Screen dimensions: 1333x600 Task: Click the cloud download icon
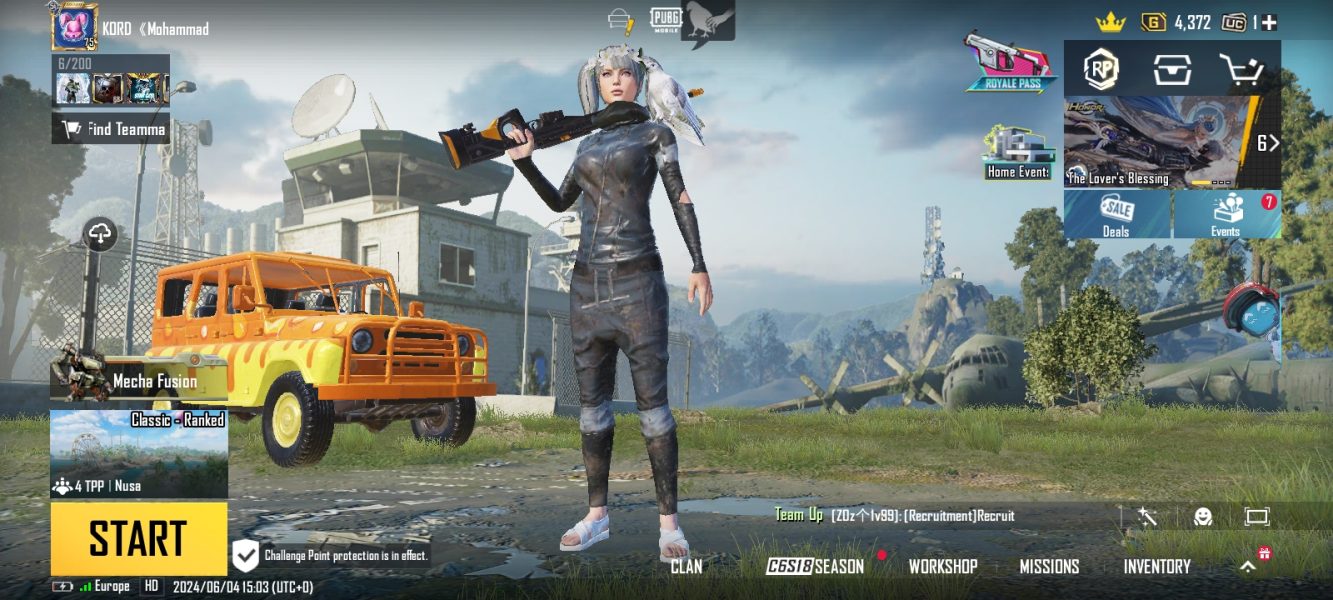(100, 235)
